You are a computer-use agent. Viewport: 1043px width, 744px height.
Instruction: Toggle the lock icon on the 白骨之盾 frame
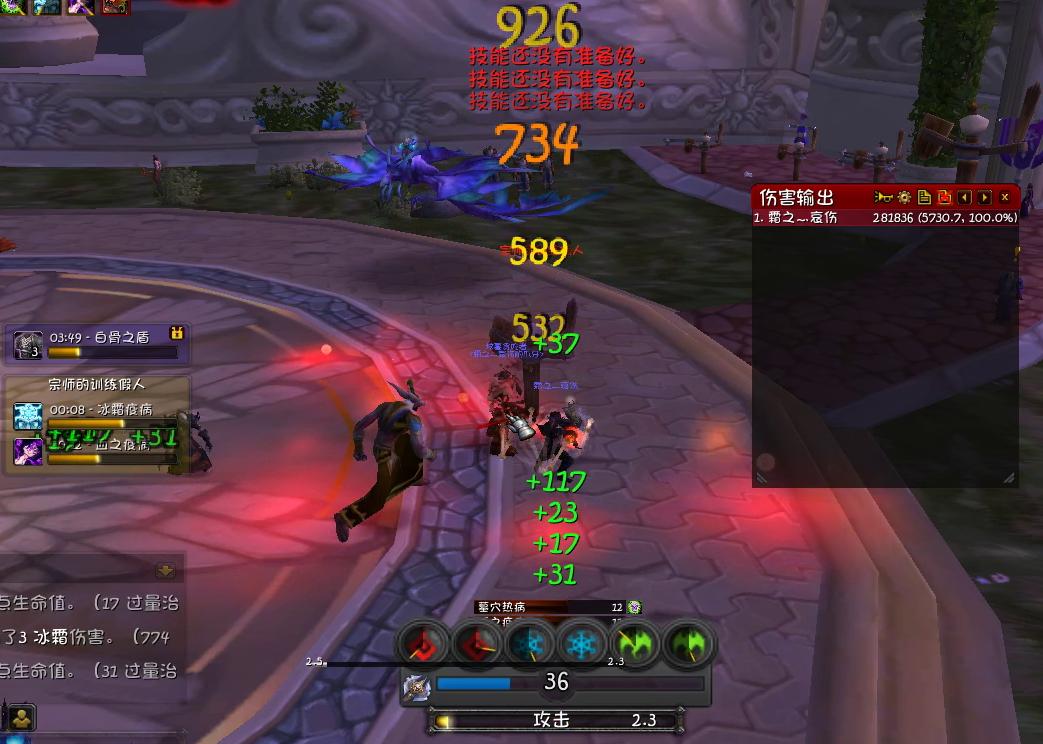(x=178, y=333)
